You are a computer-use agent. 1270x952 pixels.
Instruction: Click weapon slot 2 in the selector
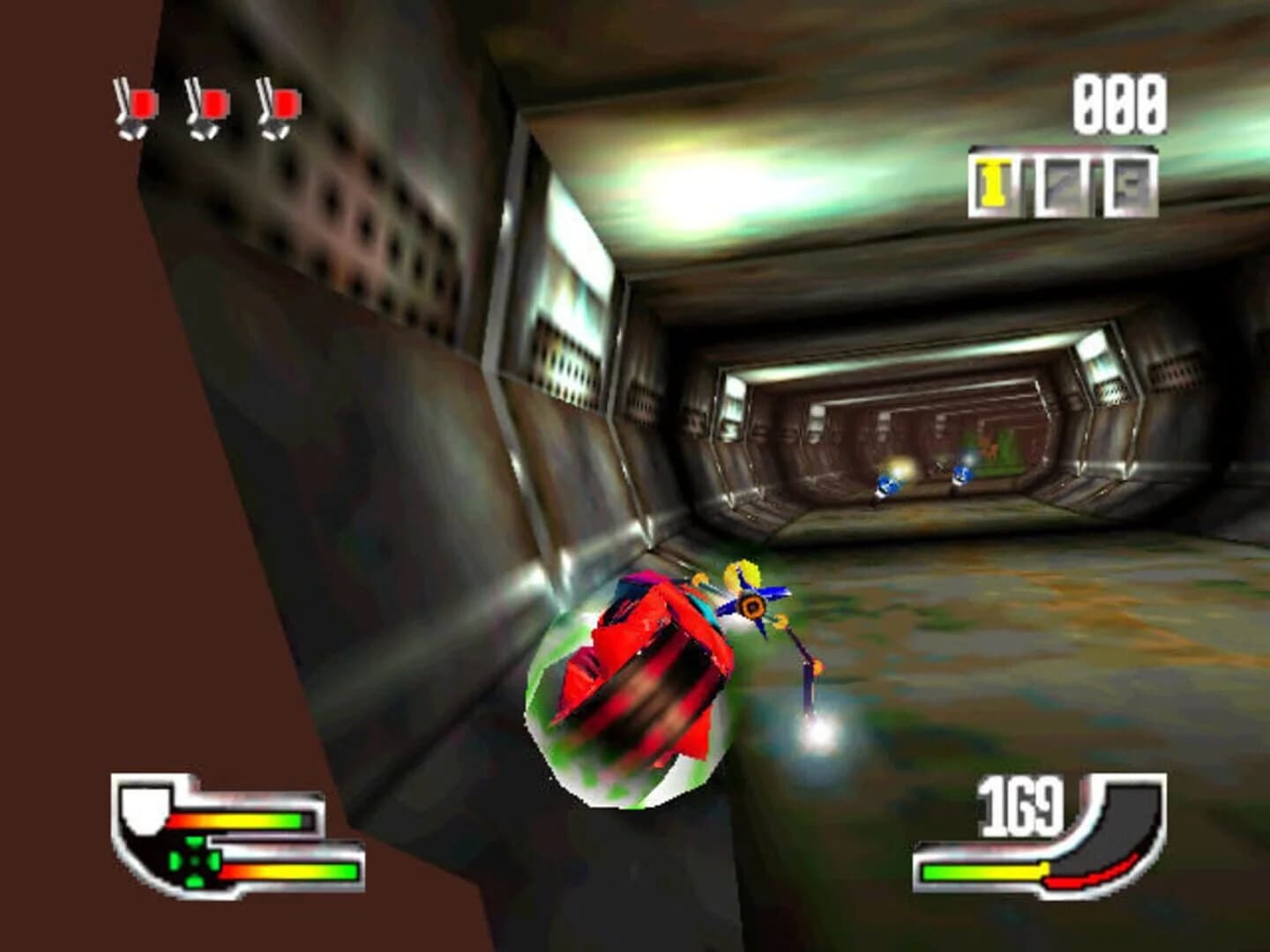coord(1063,181)
